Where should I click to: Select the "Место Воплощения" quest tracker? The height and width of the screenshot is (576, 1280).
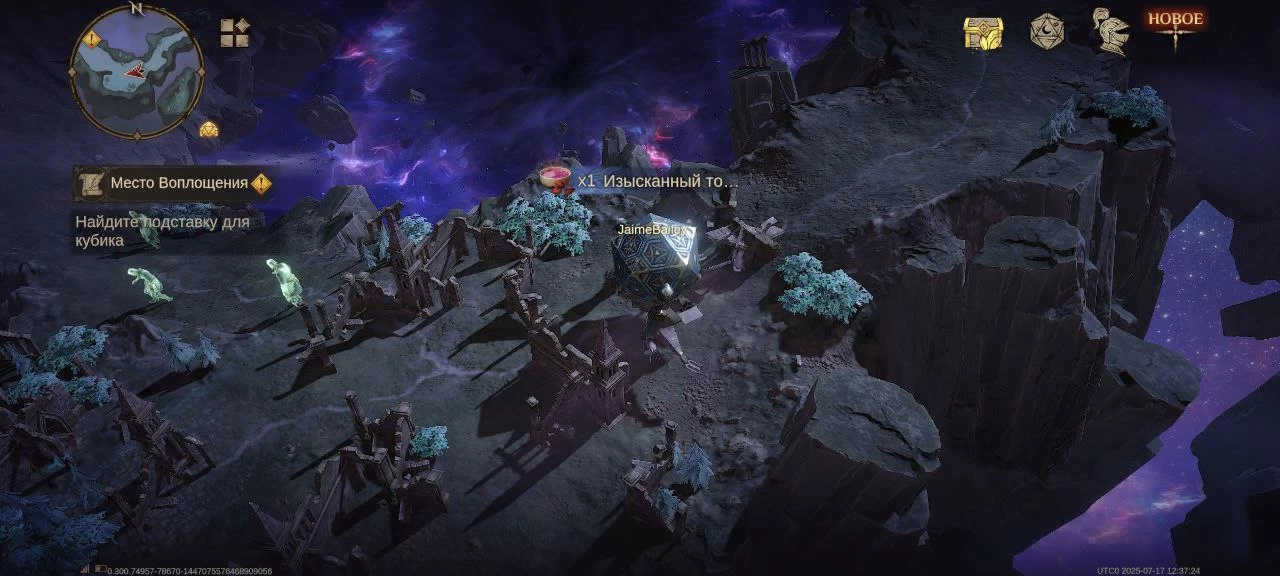coord(179,183)
